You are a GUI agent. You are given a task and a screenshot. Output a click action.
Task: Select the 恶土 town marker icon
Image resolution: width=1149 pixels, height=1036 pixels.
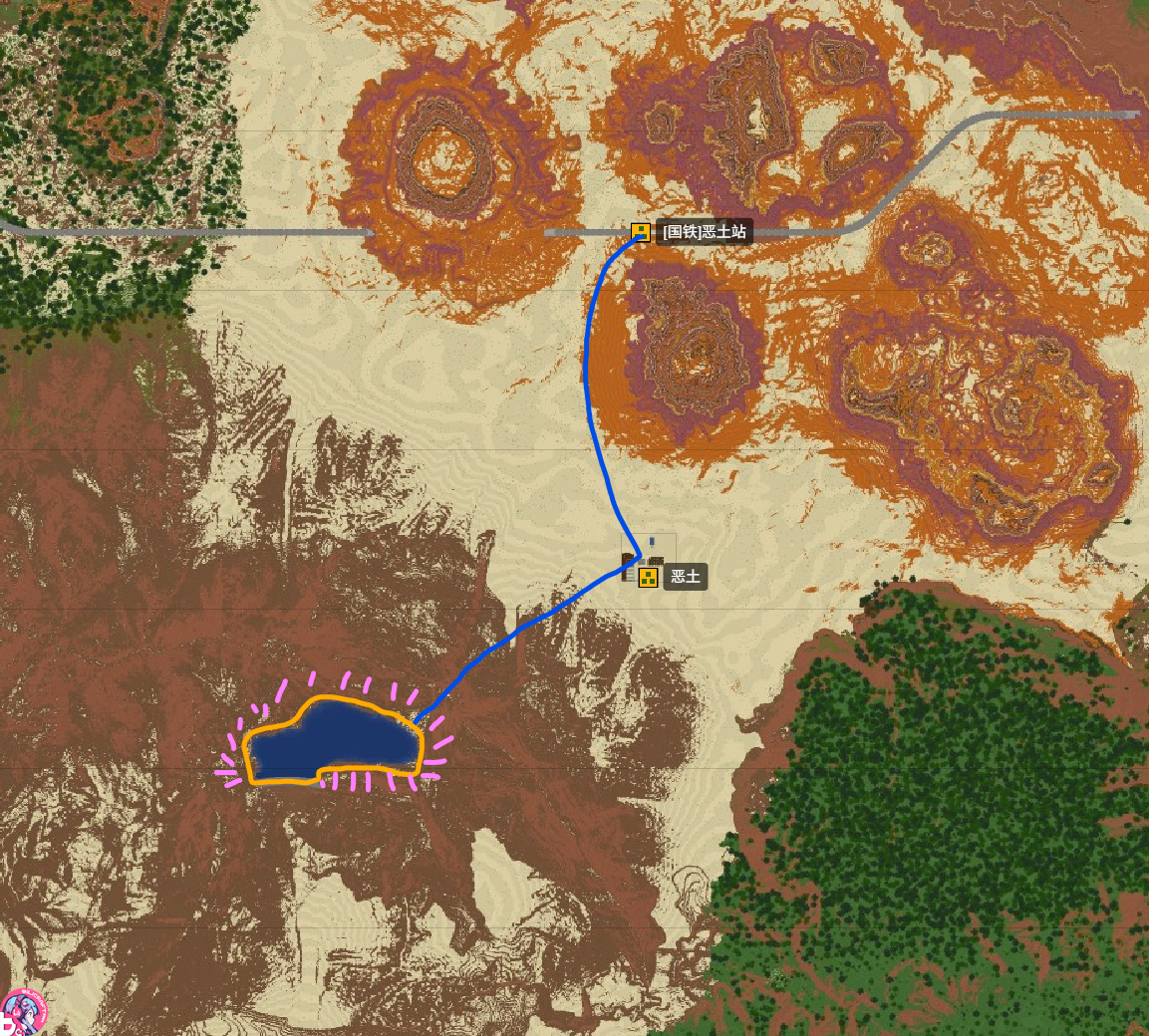coord(648,577)
